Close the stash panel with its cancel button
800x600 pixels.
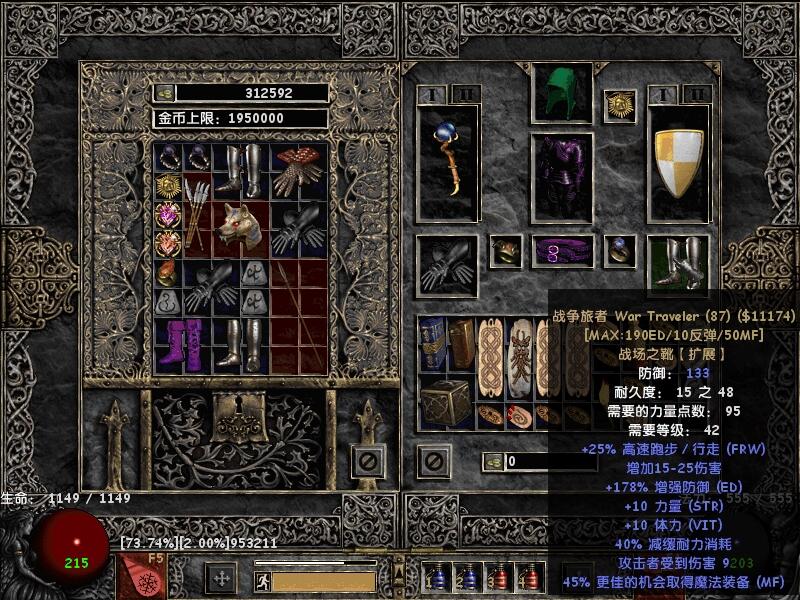[368, 461]
